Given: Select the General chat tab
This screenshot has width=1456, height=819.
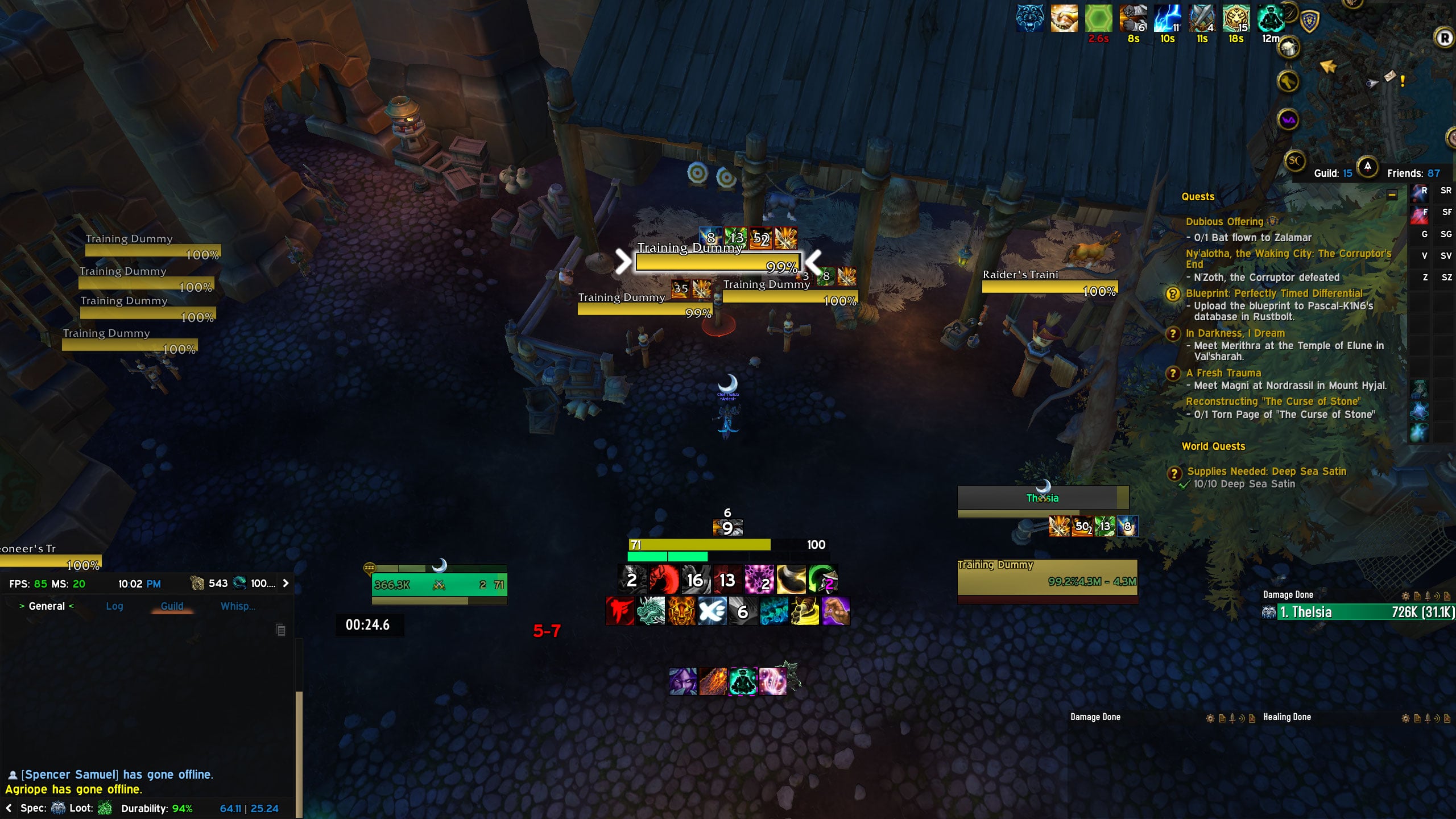Looking at the screenshot, I should click(x=47, y=606).
